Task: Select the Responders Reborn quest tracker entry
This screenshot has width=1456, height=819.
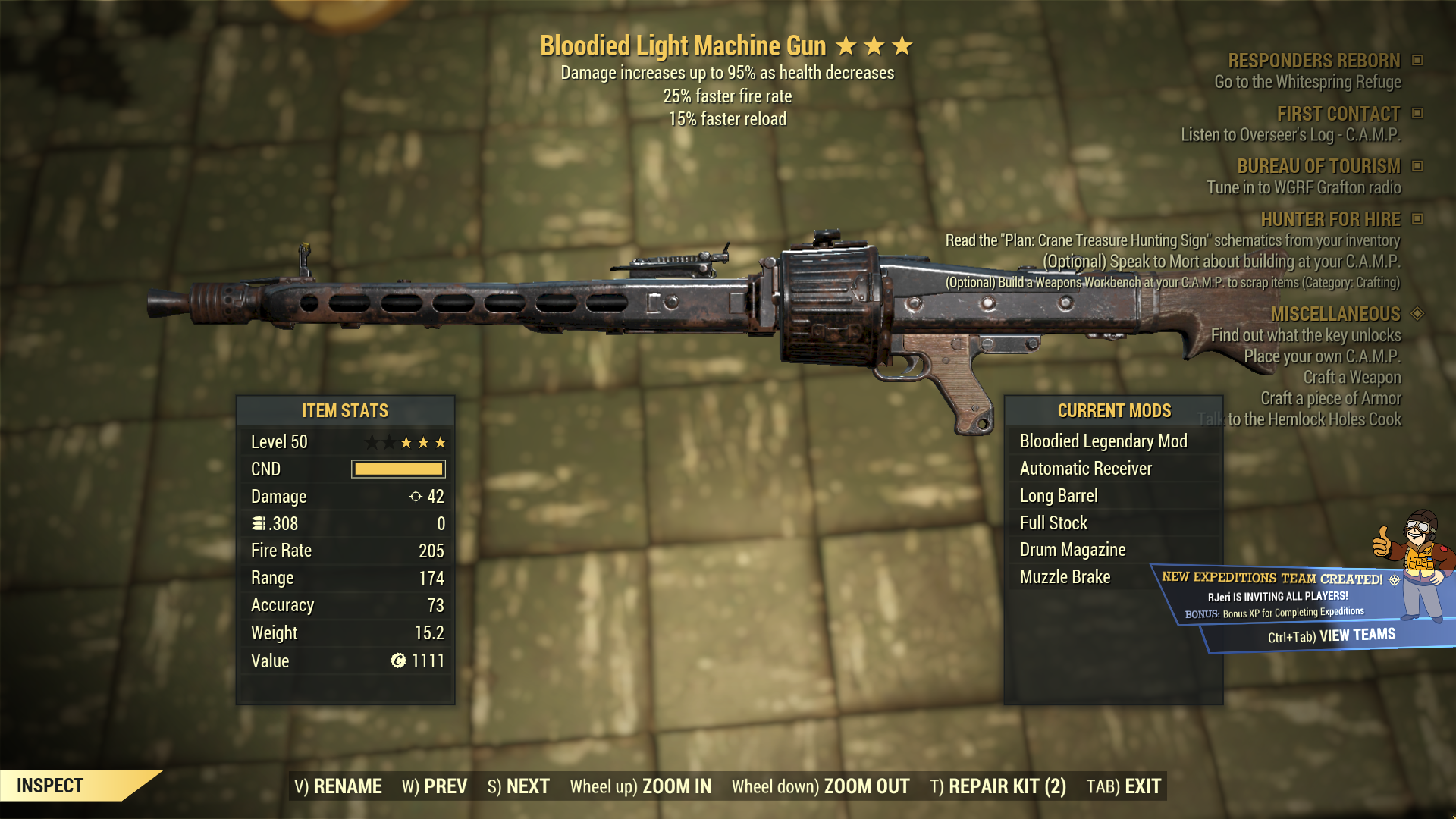Action: [1313, 61]
